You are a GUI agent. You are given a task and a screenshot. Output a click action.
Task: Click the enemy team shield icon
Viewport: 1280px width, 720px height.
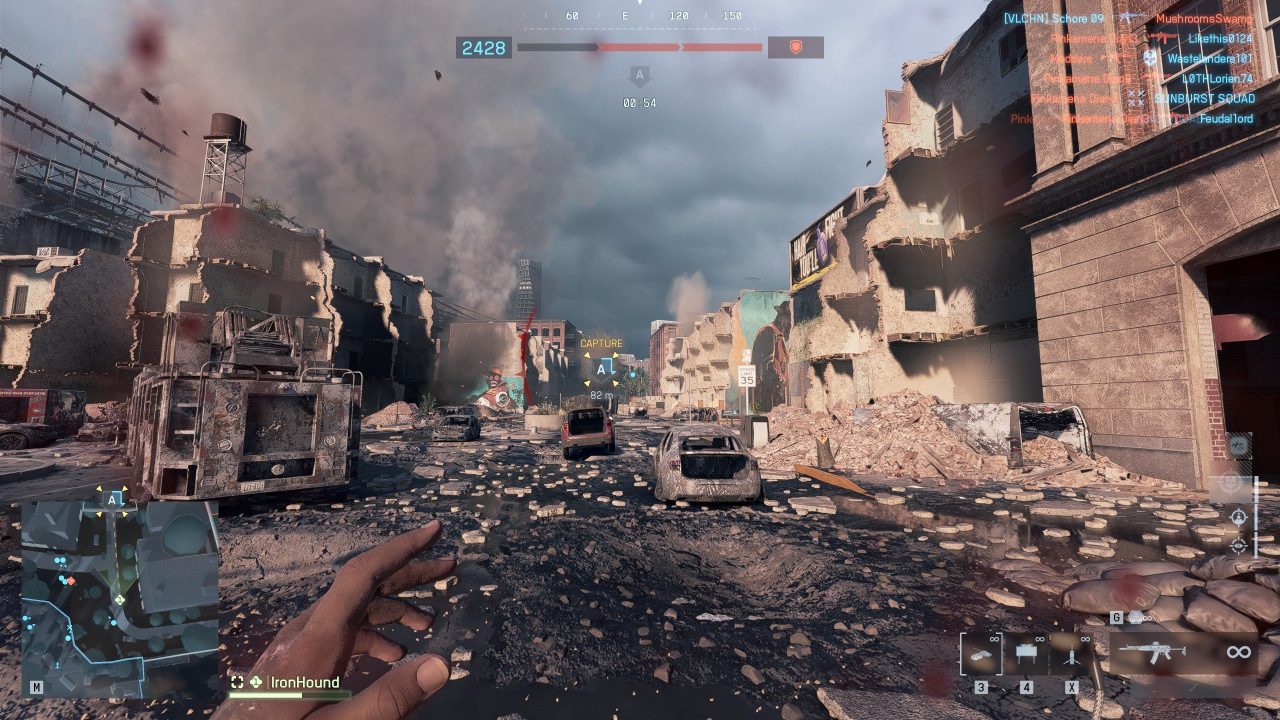click(x=796, y=47)
